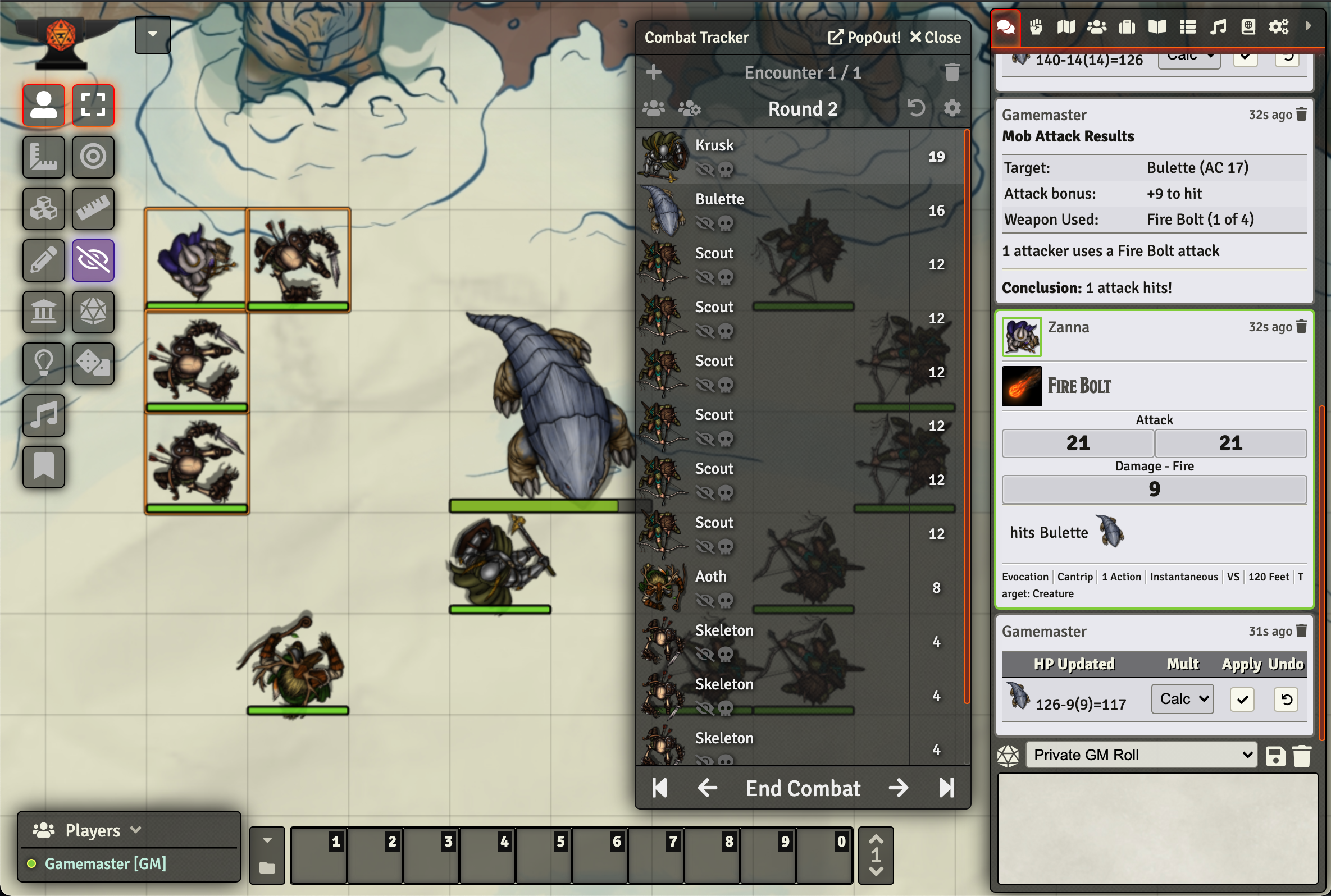The height and width of the screenshot is (896, 1331).
Task: Select the Token Controls tool
Action: coord(43,105)
